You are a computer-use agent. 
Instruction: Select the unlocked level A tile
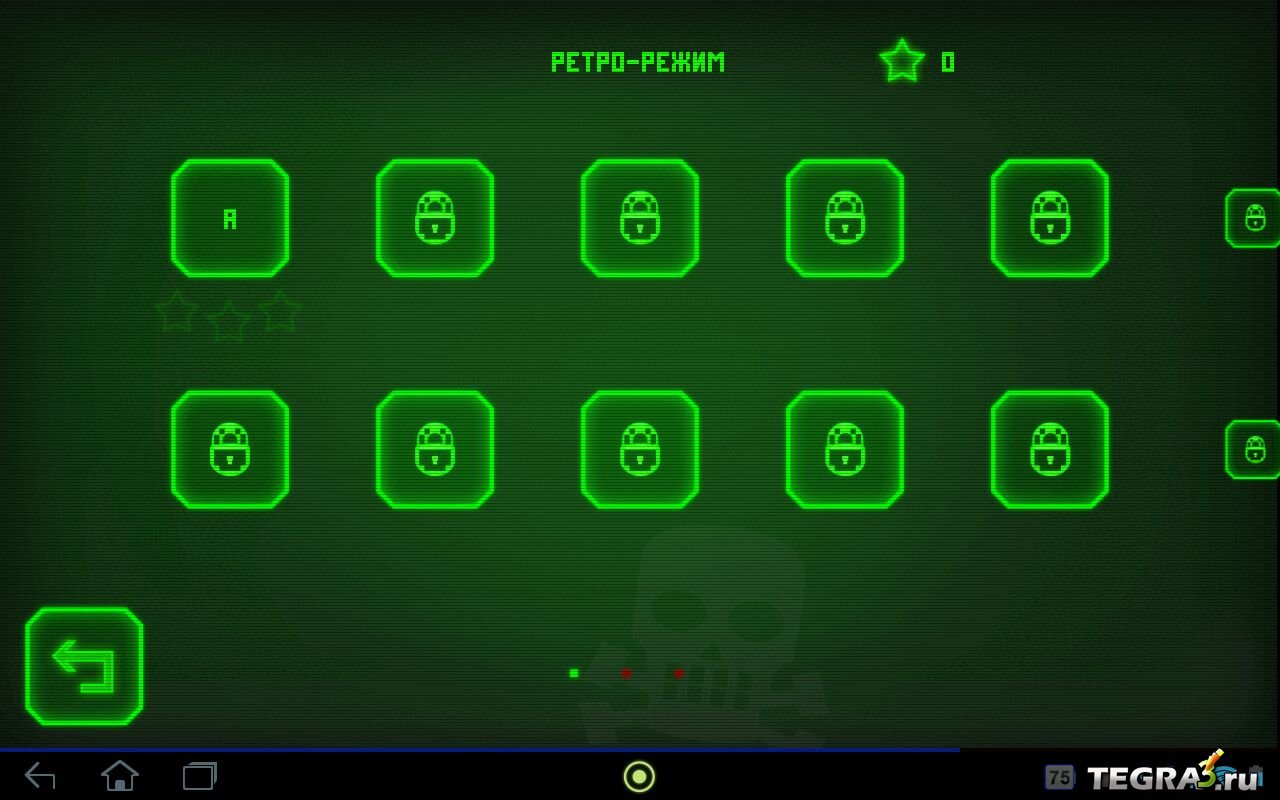230,218
